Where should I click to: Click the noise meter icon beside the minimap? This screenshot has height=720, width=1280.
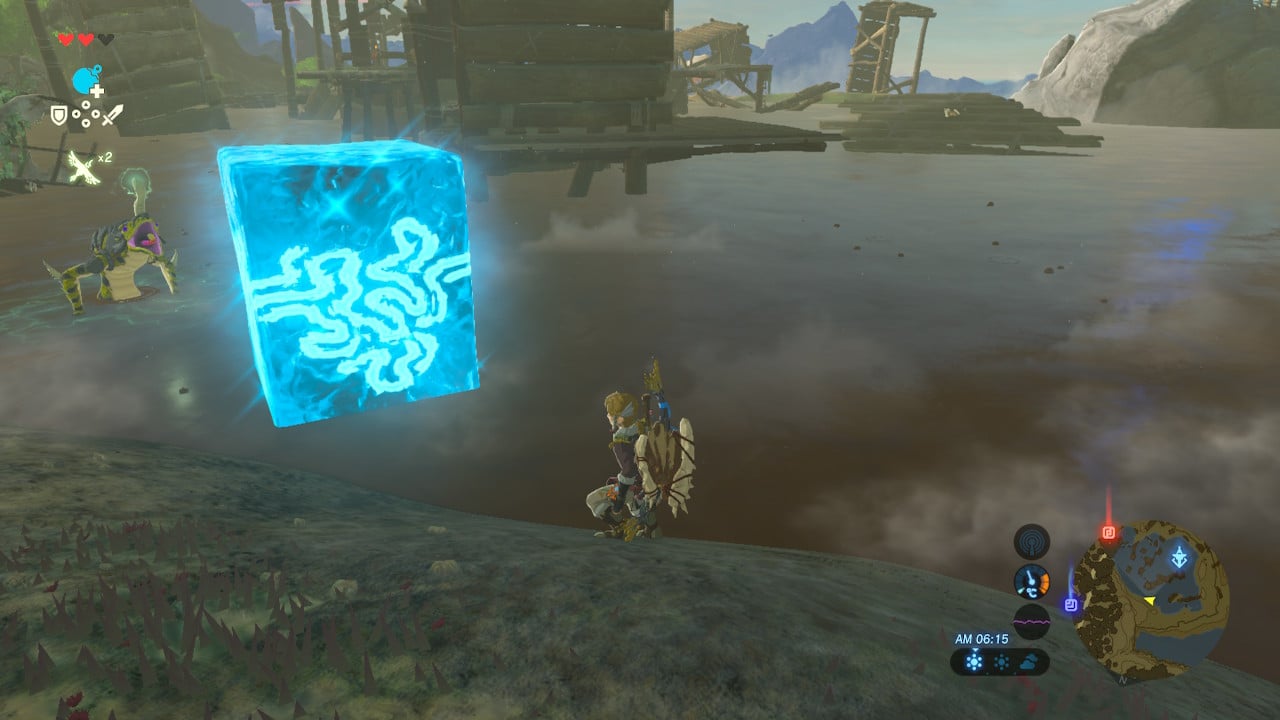coord(1031,622)
